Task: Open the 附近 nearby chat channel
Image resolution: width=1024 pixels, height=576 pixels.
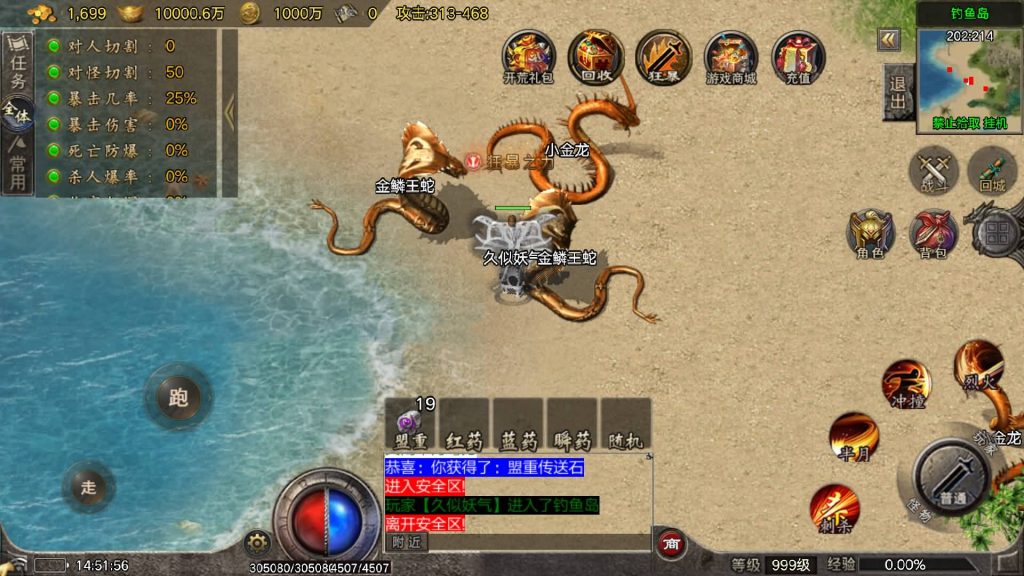Action: [x=406, y=542]
